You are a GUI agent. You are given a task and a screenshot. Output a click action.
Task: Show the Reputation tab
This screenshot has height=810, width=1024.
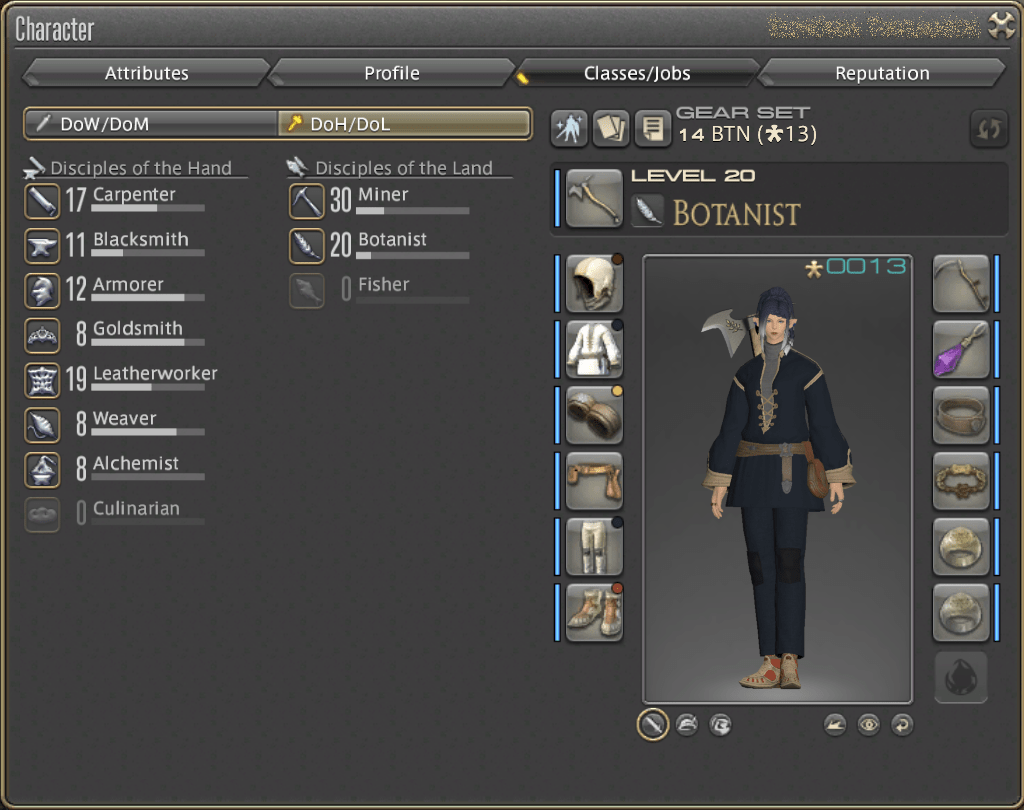point(881,73)
